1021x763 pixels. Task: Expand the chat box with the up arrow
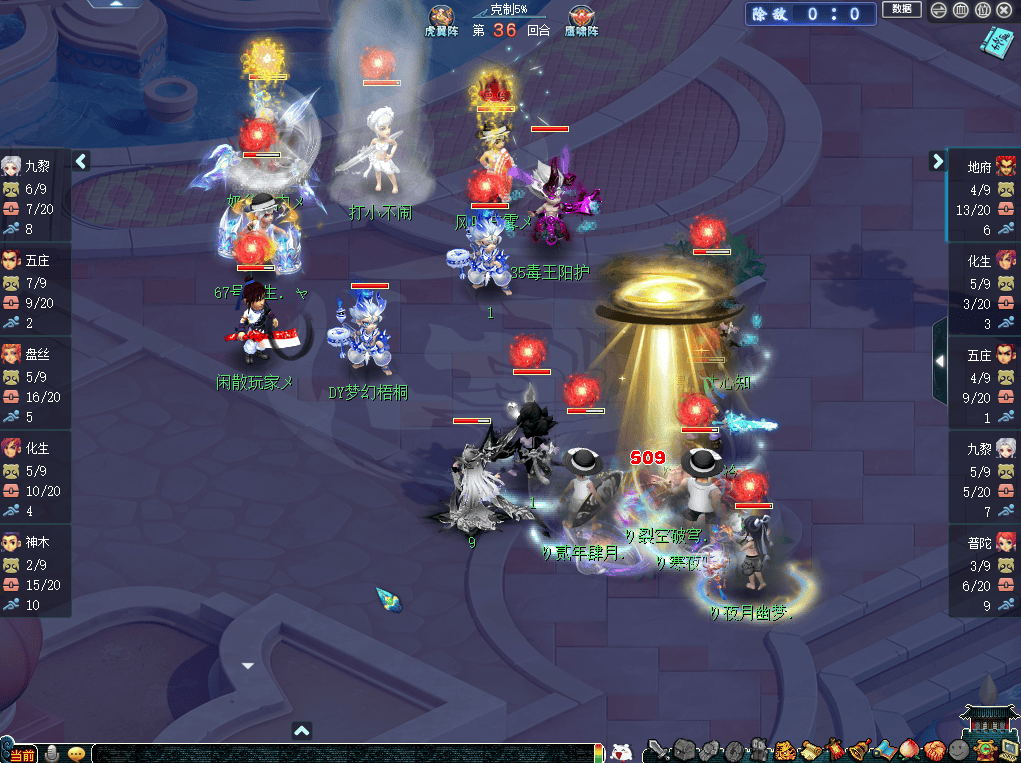pyautogui.click(x=302, y=731)
